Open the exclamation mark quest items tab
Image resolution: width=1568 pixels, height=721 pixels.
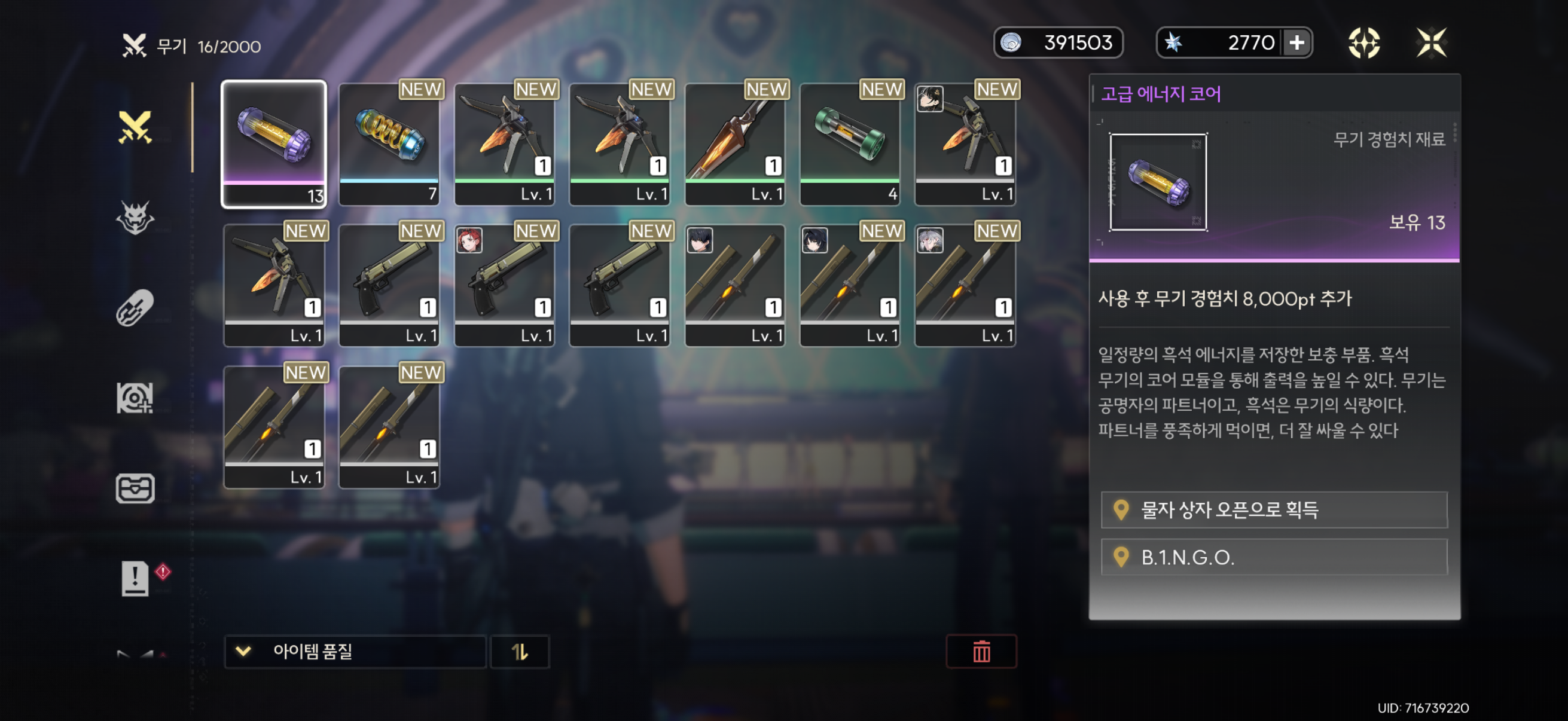[135, 578]
